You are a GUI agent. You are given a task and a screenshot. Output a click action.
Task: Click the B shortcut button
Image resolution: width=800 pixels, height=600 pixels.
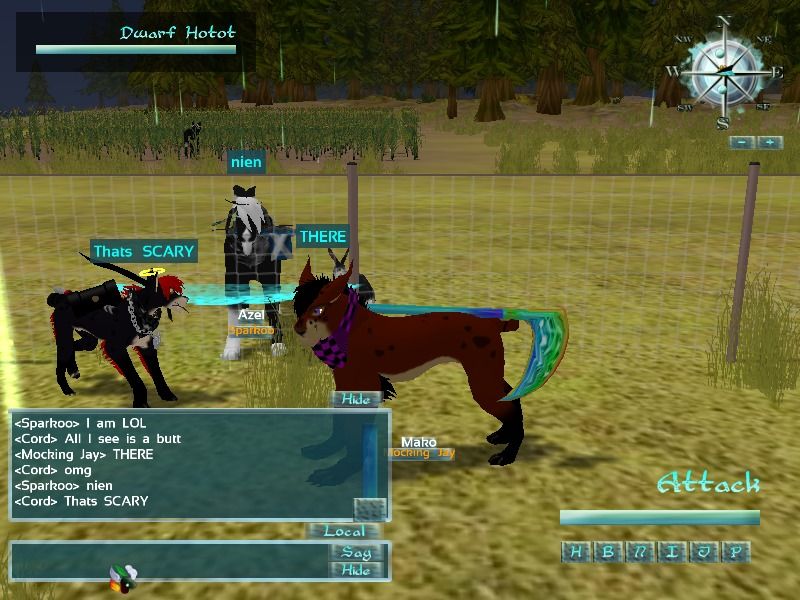pos(606,552)
